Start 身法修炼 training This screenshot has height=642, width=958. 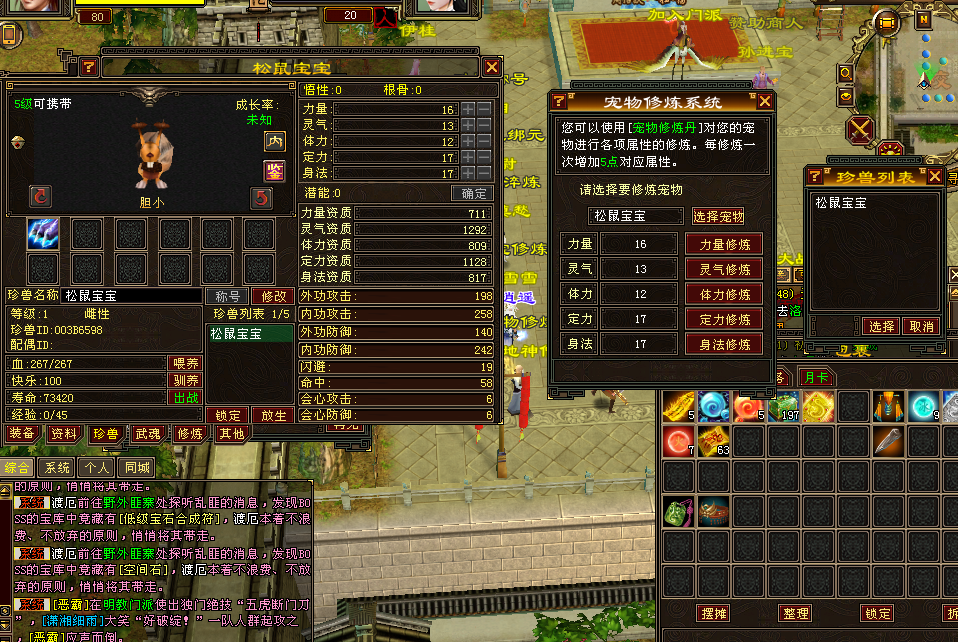tap(724, 345)
